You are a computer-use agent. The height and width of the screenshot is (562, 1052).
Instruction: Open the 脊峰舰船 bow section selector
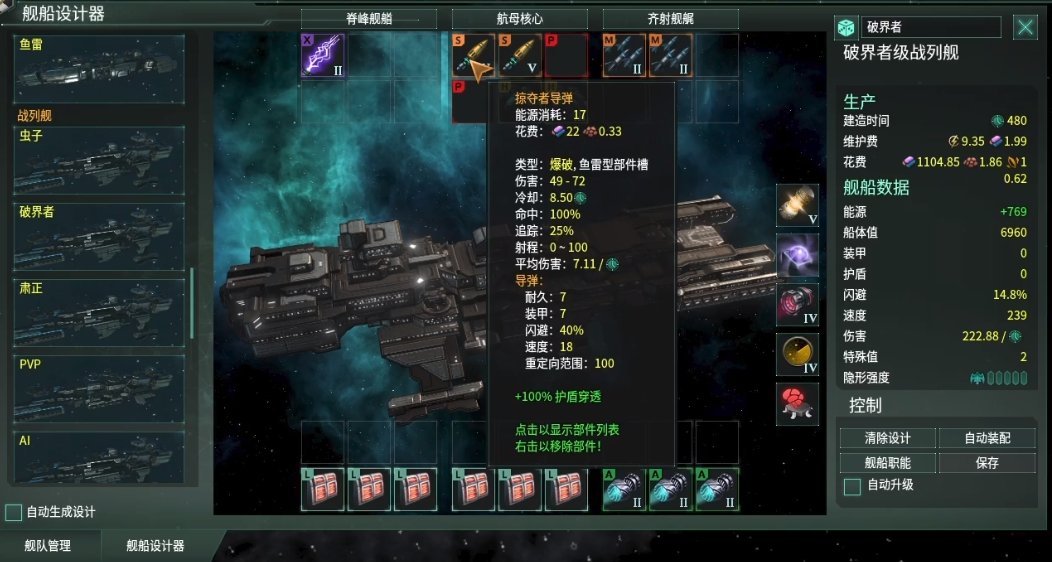pos(369,19)
